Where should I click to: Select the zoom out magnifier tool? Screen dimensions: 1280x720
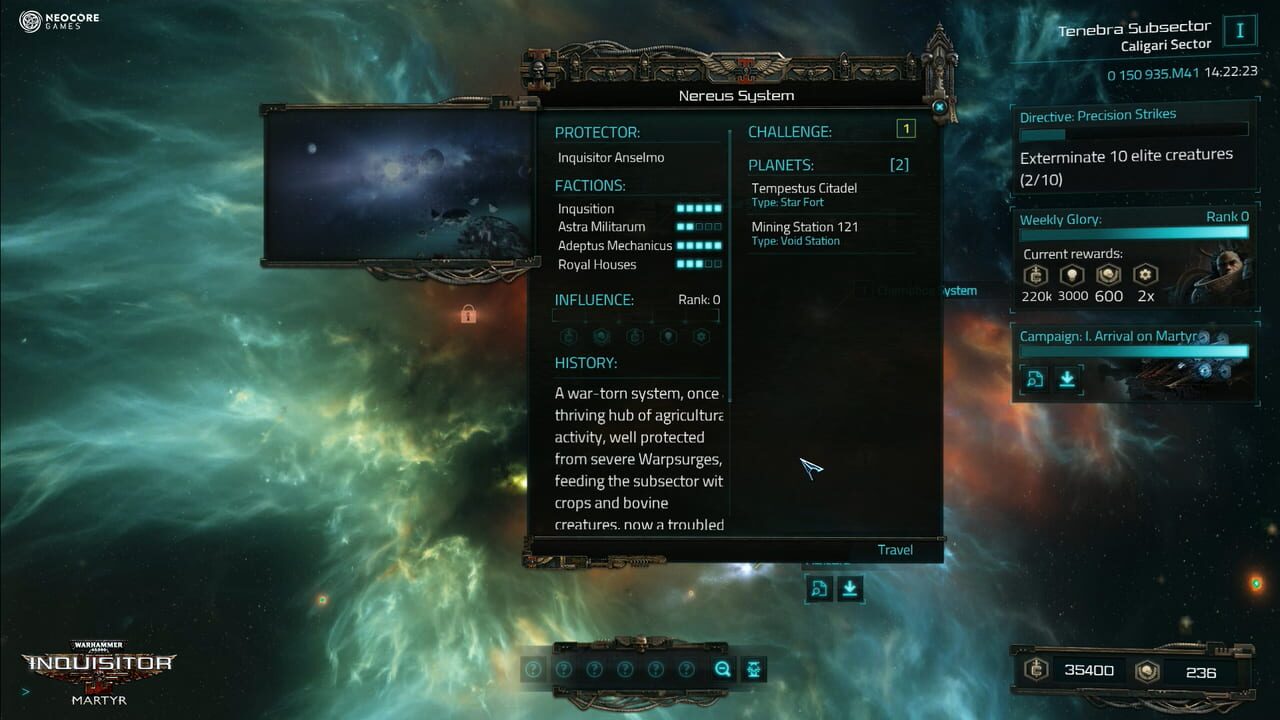722,668
